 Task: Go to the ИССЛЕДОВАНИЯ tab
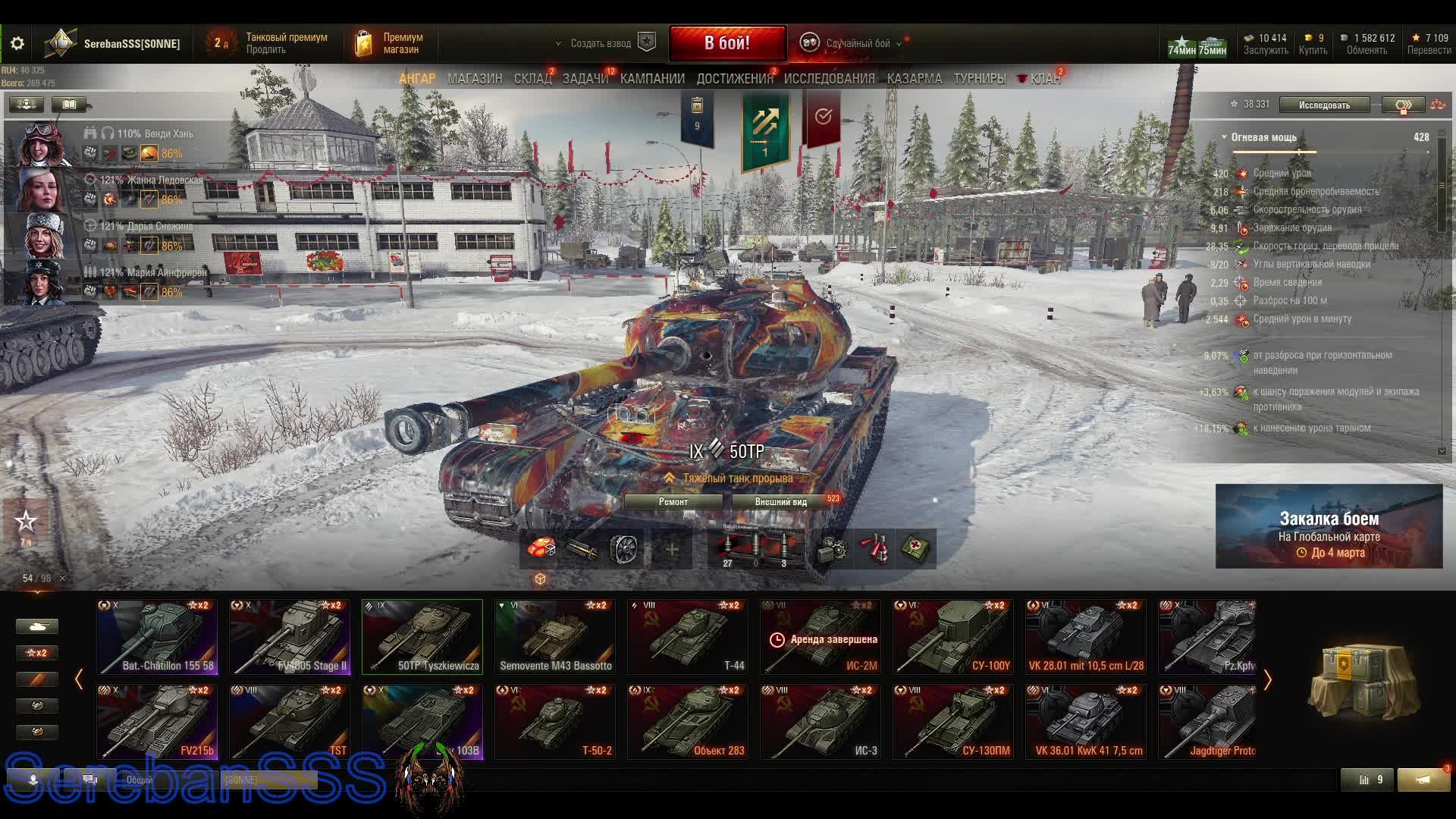(x=829, y=79)
